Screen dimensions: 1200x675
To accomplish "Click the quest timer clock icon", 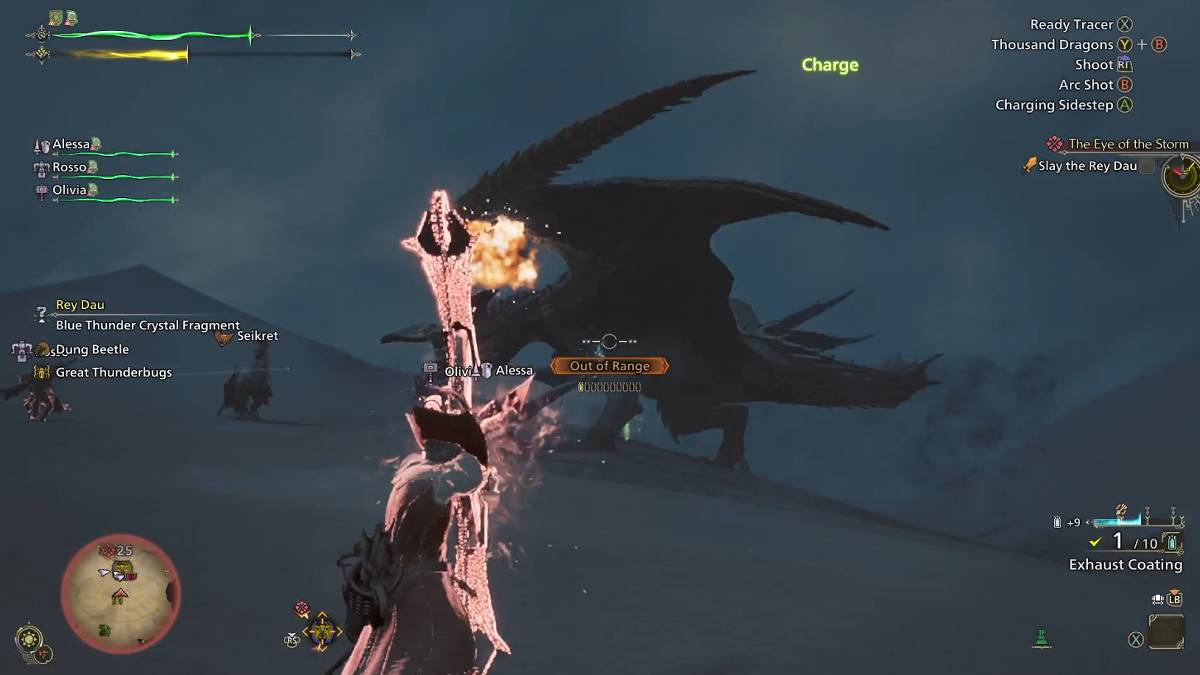I will pyautogui.click(x=1180, y=177).
